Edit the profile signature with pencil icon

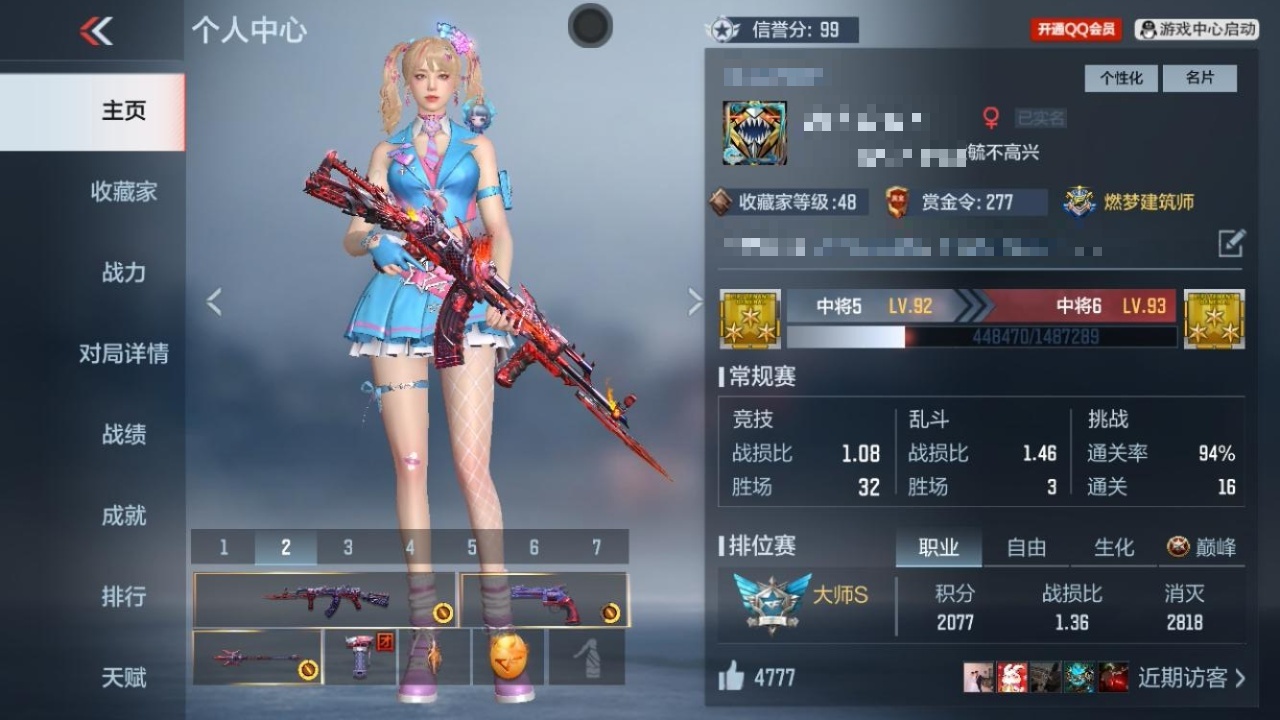coord(1231,243)
